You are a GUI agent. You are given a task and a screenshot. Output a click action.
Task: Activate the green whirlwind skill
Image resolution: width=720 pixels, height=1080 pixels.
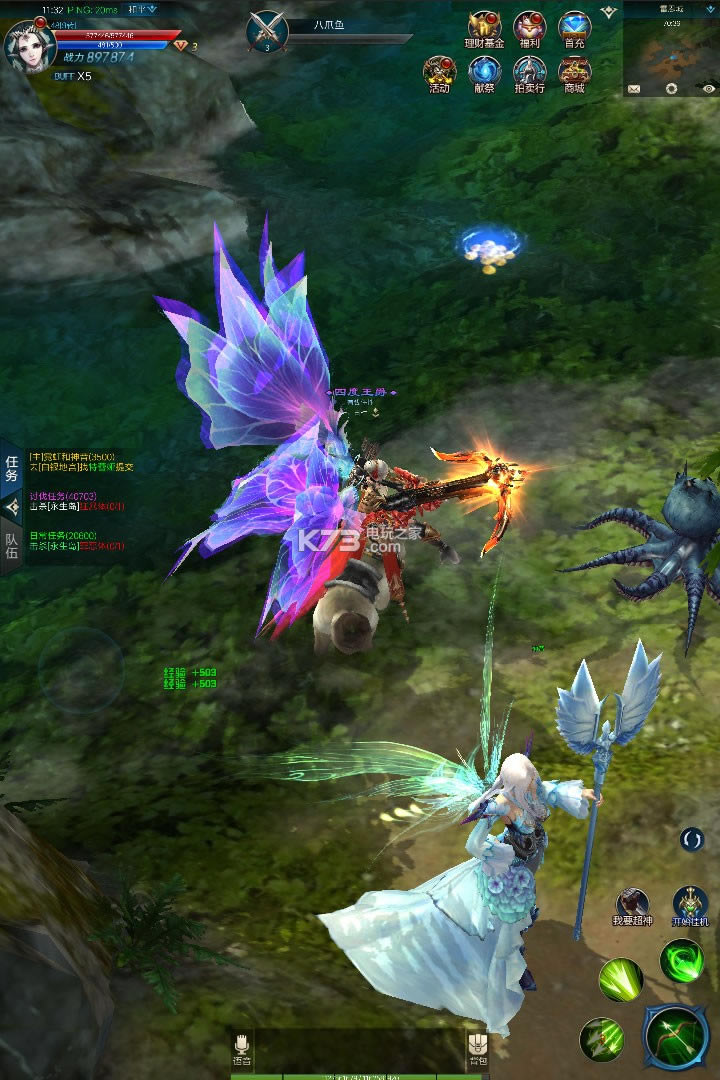(681, 961)
